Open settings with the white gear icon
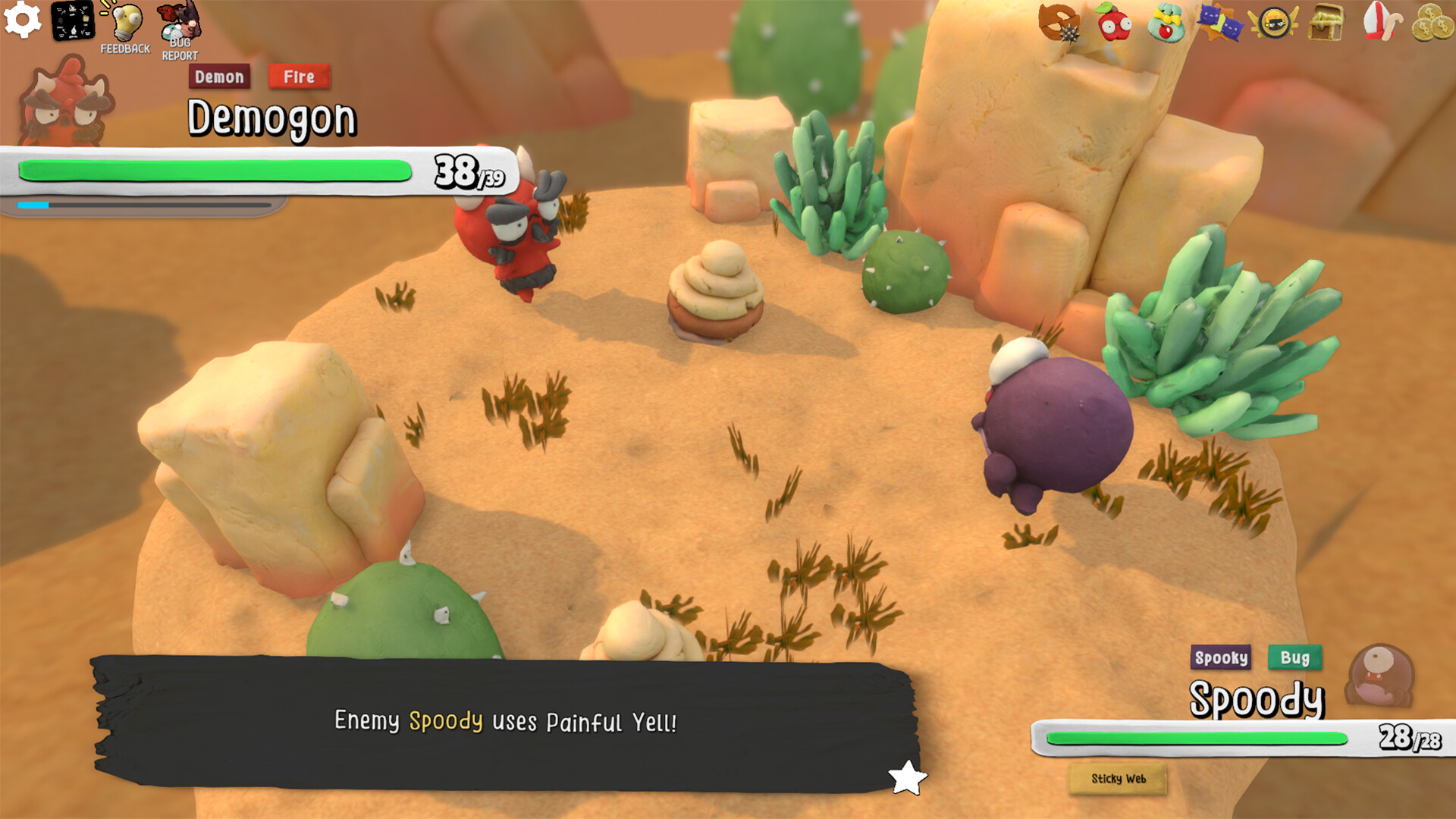The width and height of the screenshot is (1456, 819). pyautogui.click(x=23, y=20)
